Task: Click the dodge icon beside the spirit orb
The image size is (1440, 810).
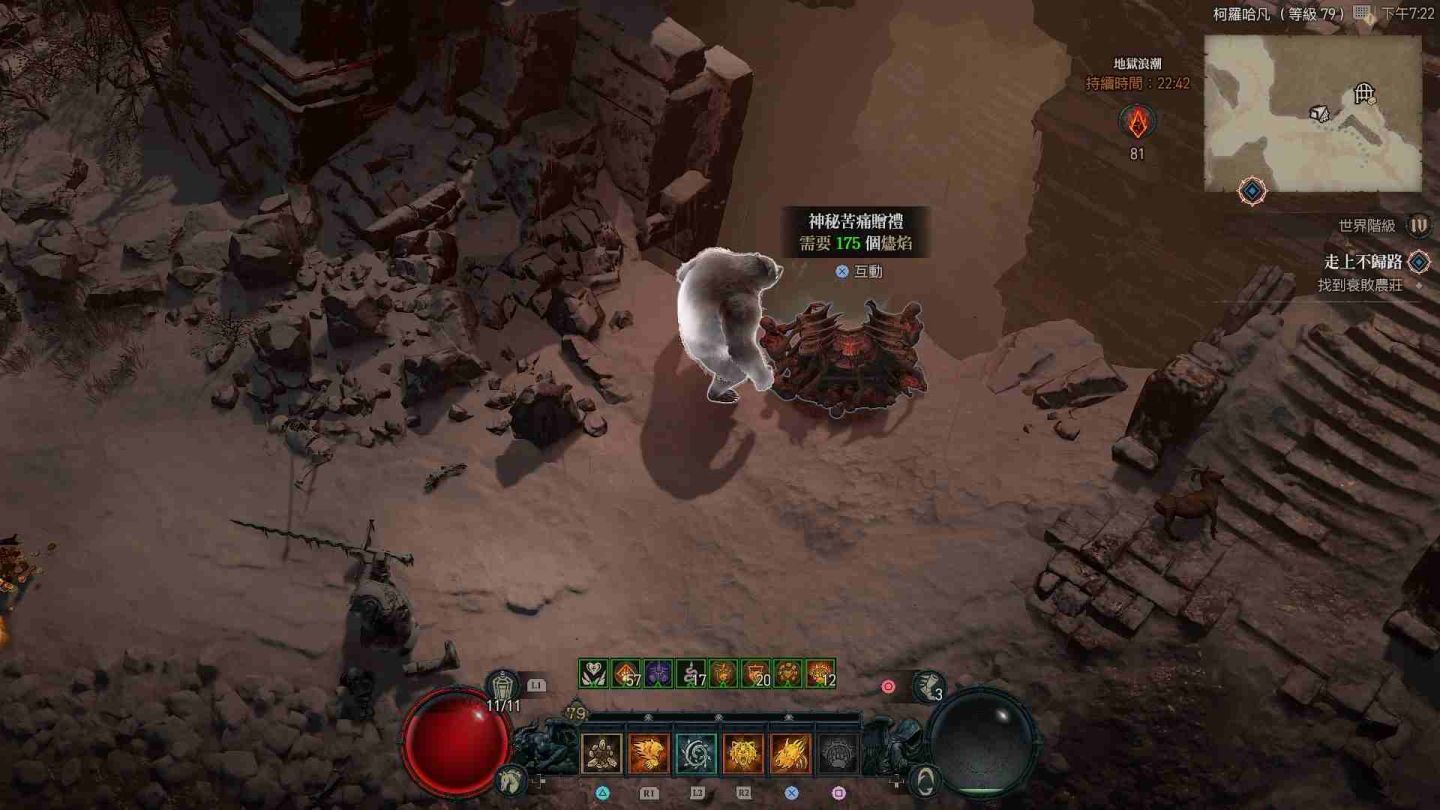Action: 926,779
